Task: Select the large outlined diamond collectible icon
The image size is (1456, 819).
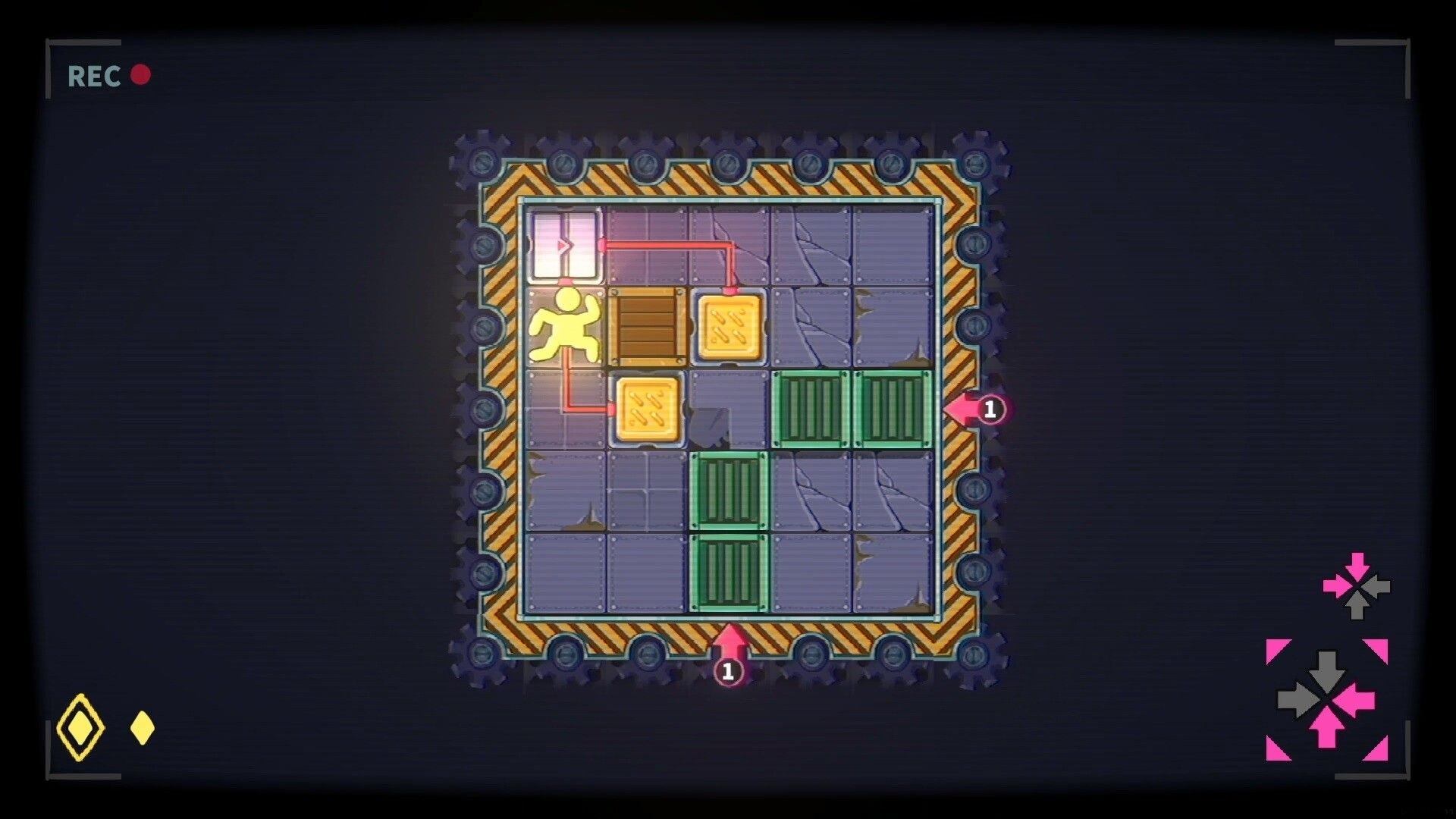Action: (x=79, y=726)
